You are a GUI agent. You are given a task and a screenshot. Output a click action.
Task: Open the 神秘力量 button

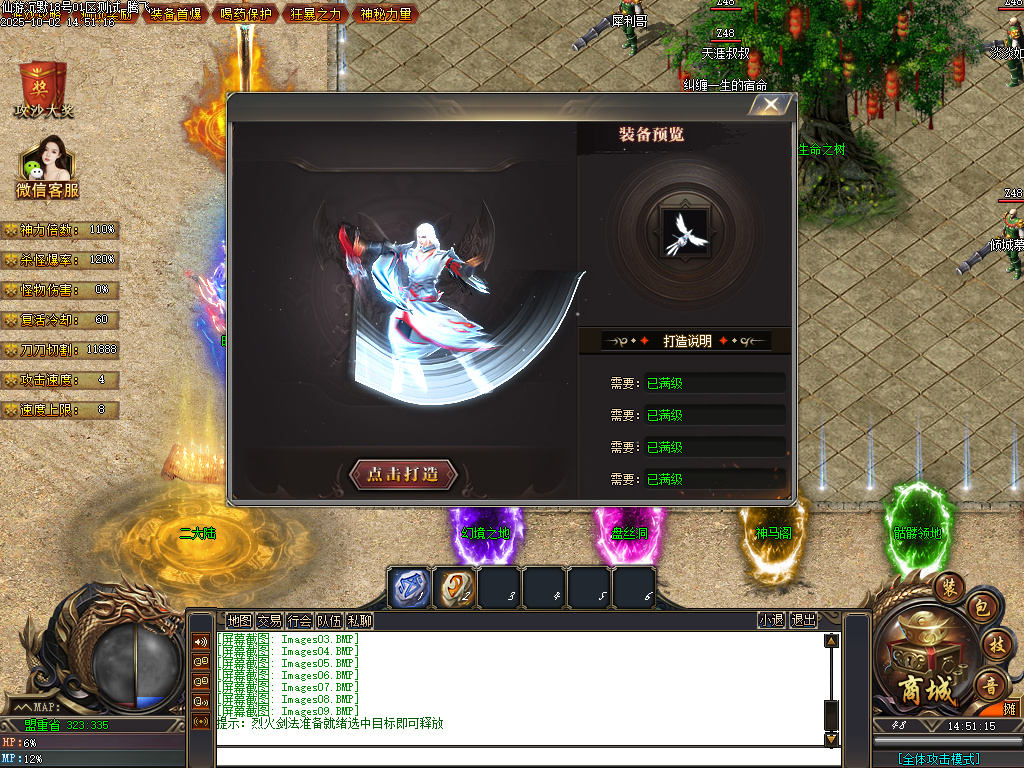click(x=386, y=14)
